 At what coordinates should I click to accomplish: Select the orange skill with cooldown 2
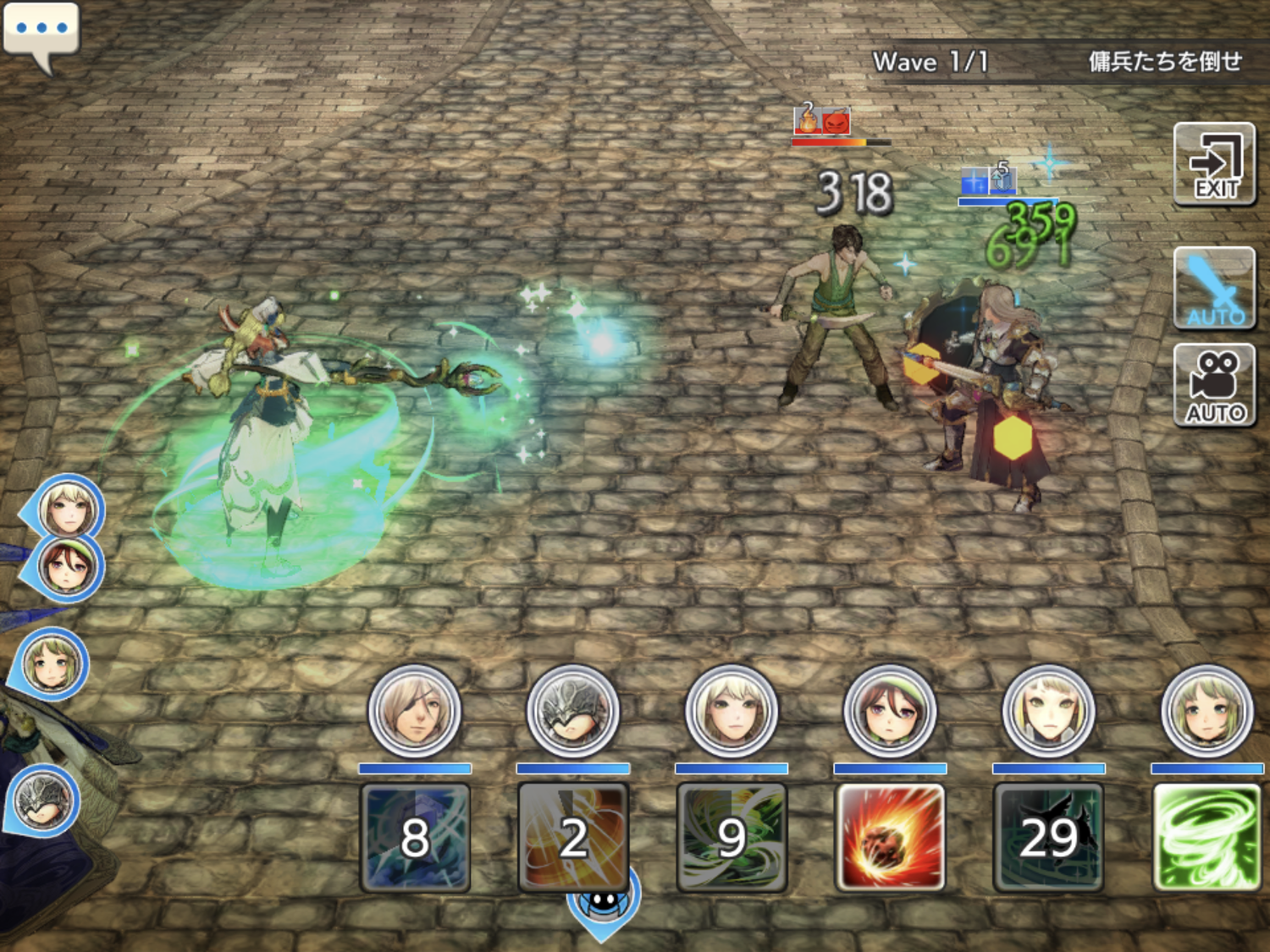(573, 837)
